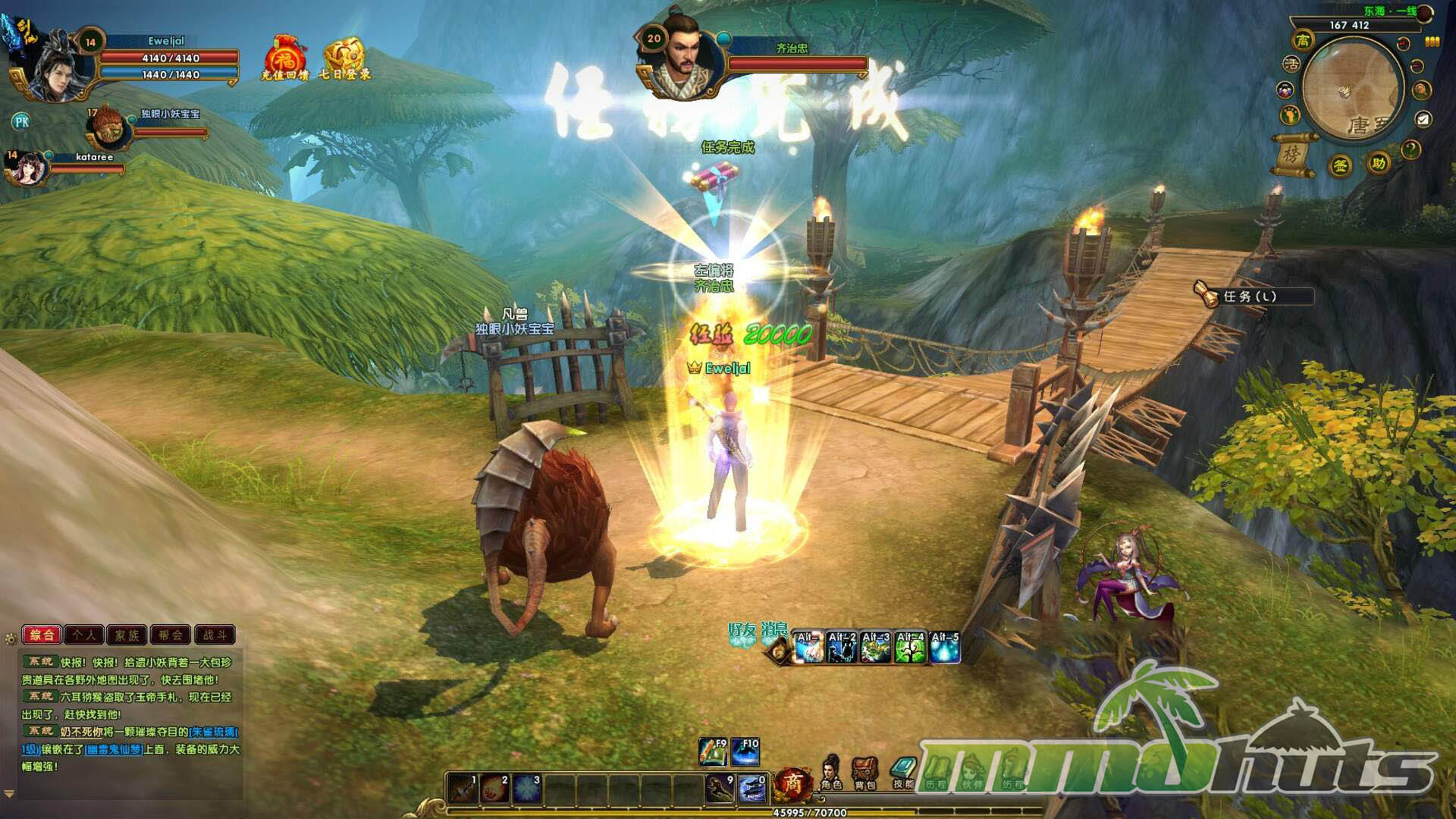Open chat settings gear icon
Image resolution: width=1456 pixels, height=819 pixels.
pyautogui.click(x=11, y=639)
